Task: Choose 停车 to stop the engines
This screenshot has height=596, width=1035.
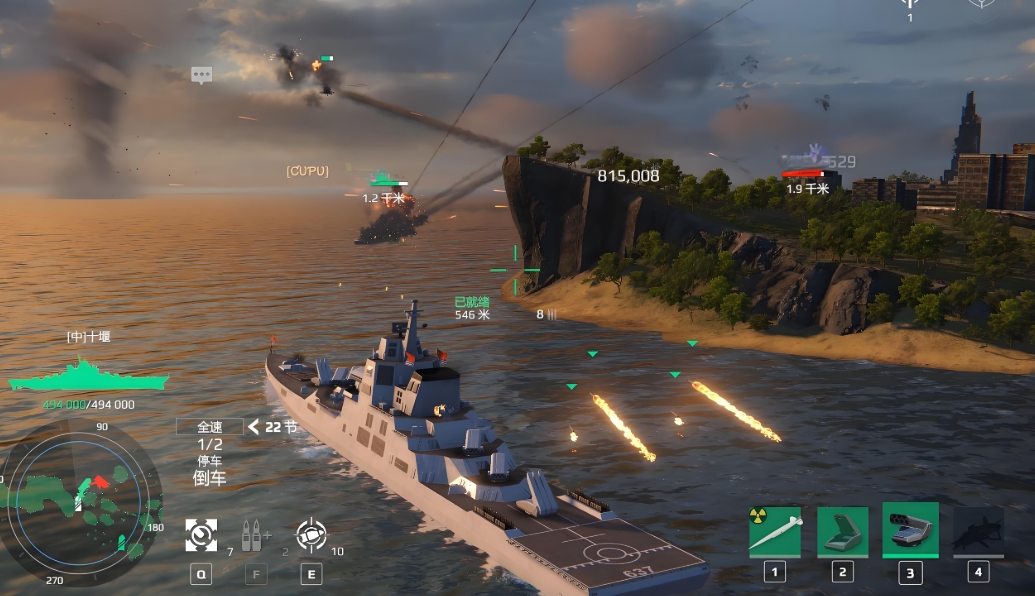Action: point(210,461)
